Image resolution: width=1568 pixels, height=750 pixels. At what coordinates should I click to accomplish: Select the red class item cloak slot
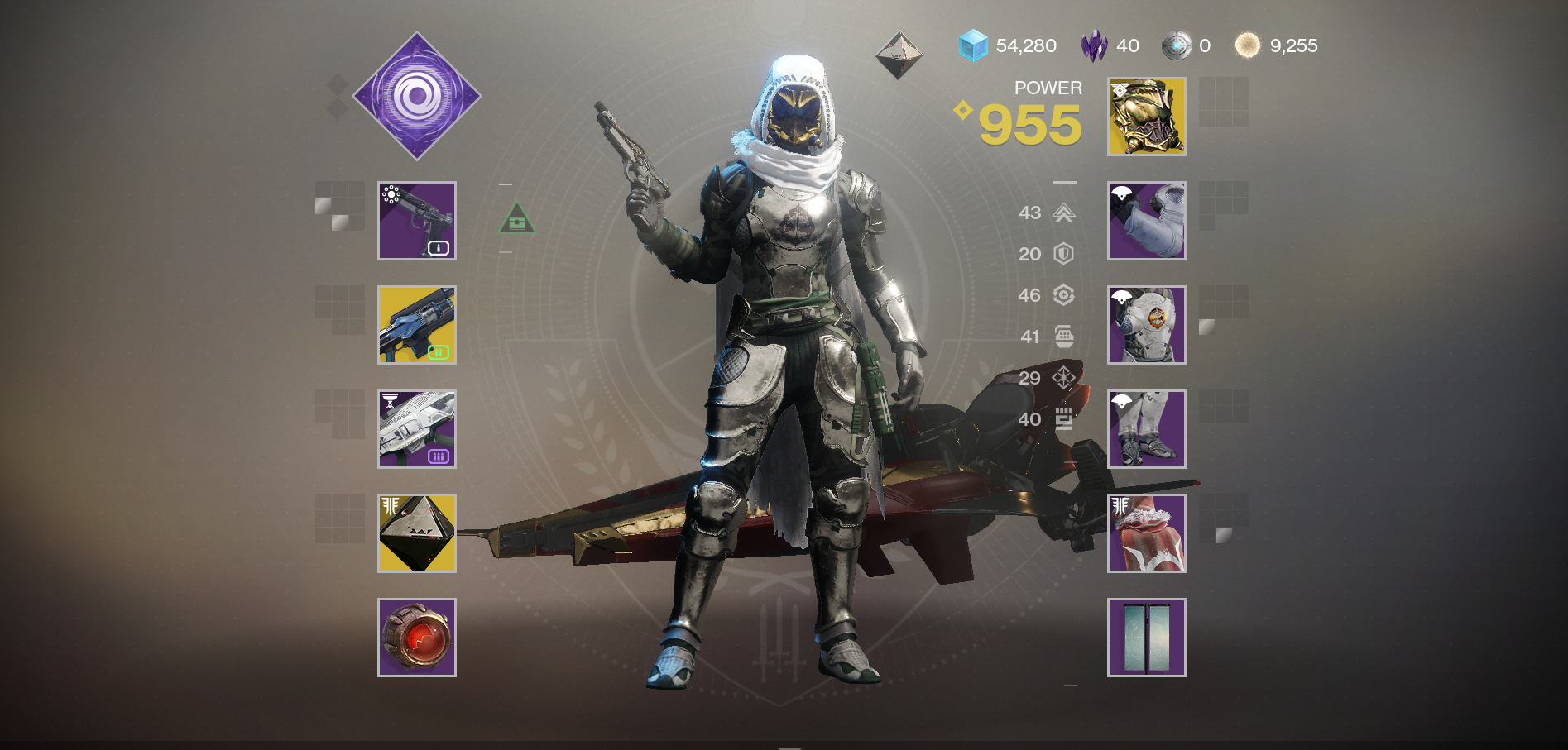click(1146, 533)
